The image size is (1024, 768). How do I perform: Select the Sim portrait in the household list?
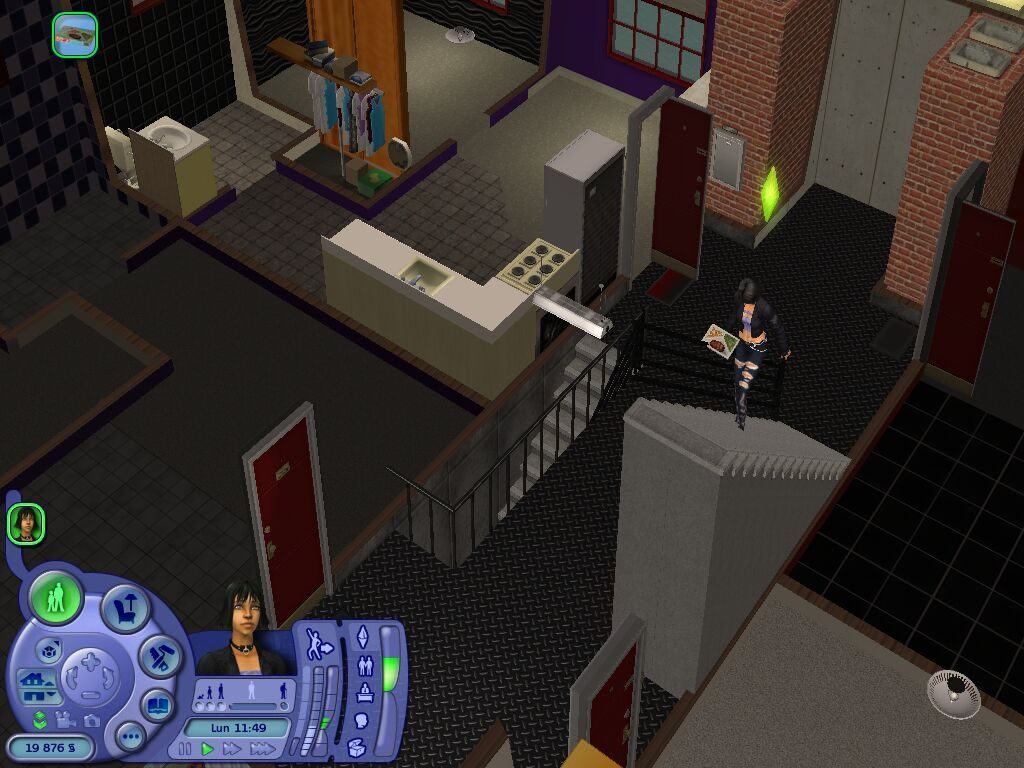click(x=26, y=524)
